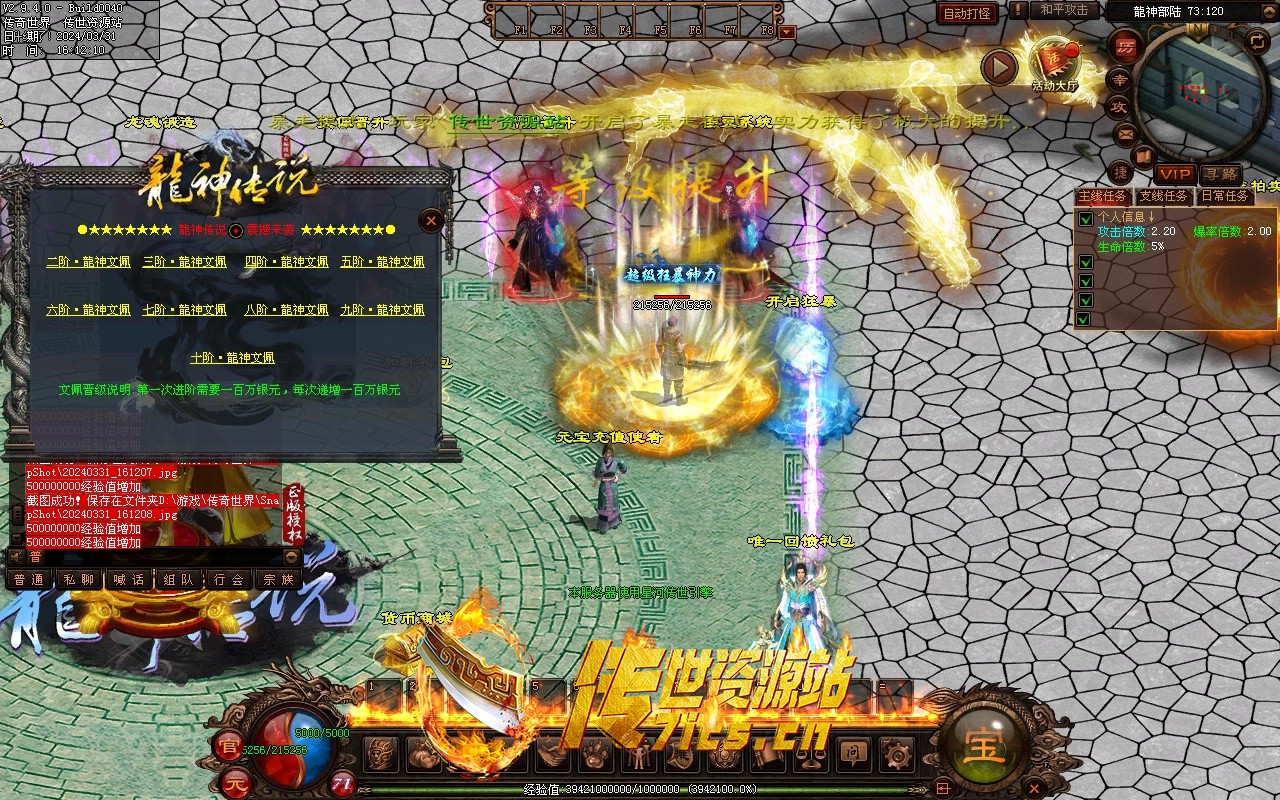This screenshot has width=1280, height=800.
Task: Toggle the 个人信息 checkbox
Action: coord(1085,218)
